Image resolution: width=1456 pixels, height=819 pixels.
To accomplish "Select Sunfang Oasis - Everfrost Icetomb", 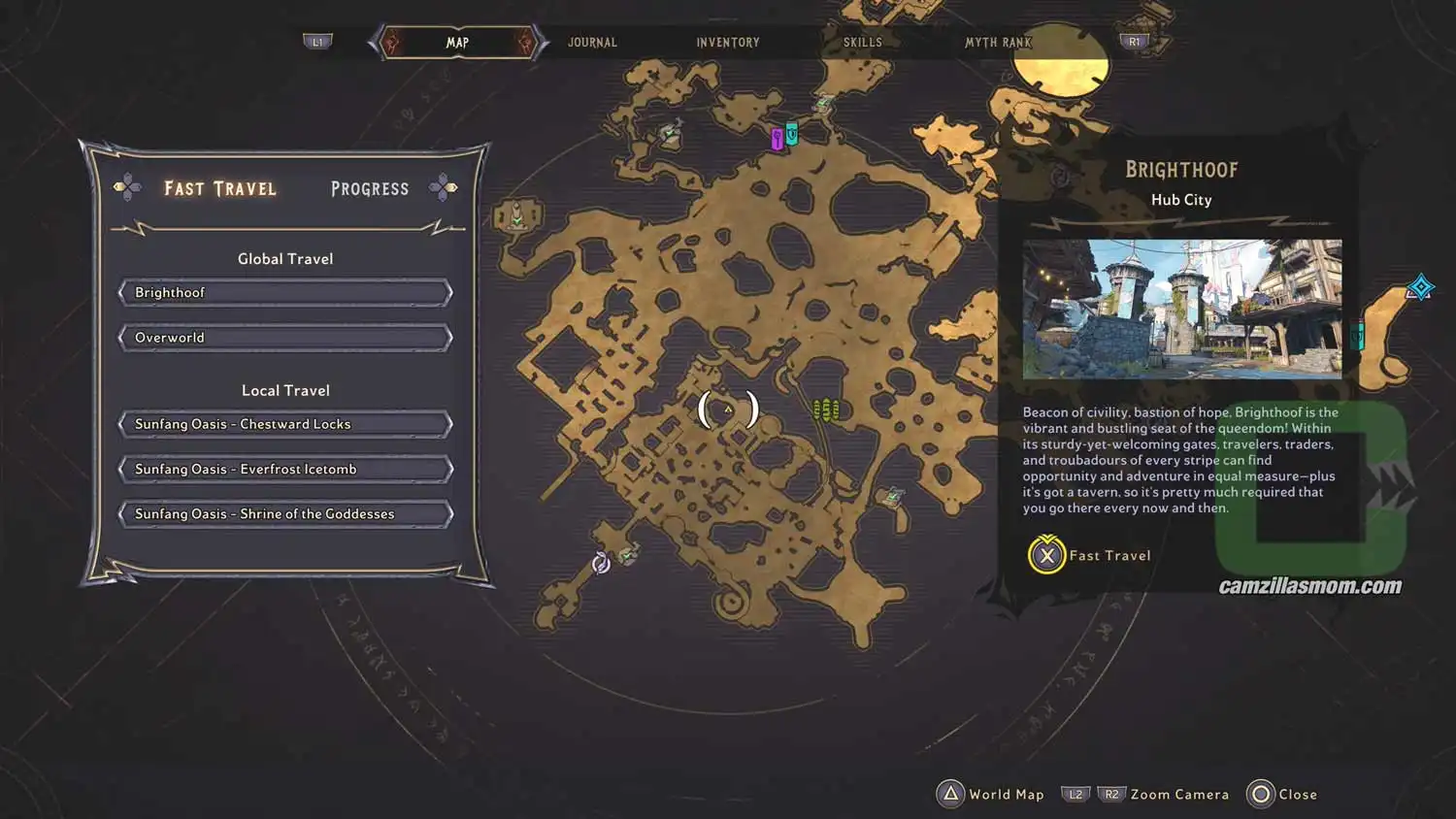I will tap(284, 469).
